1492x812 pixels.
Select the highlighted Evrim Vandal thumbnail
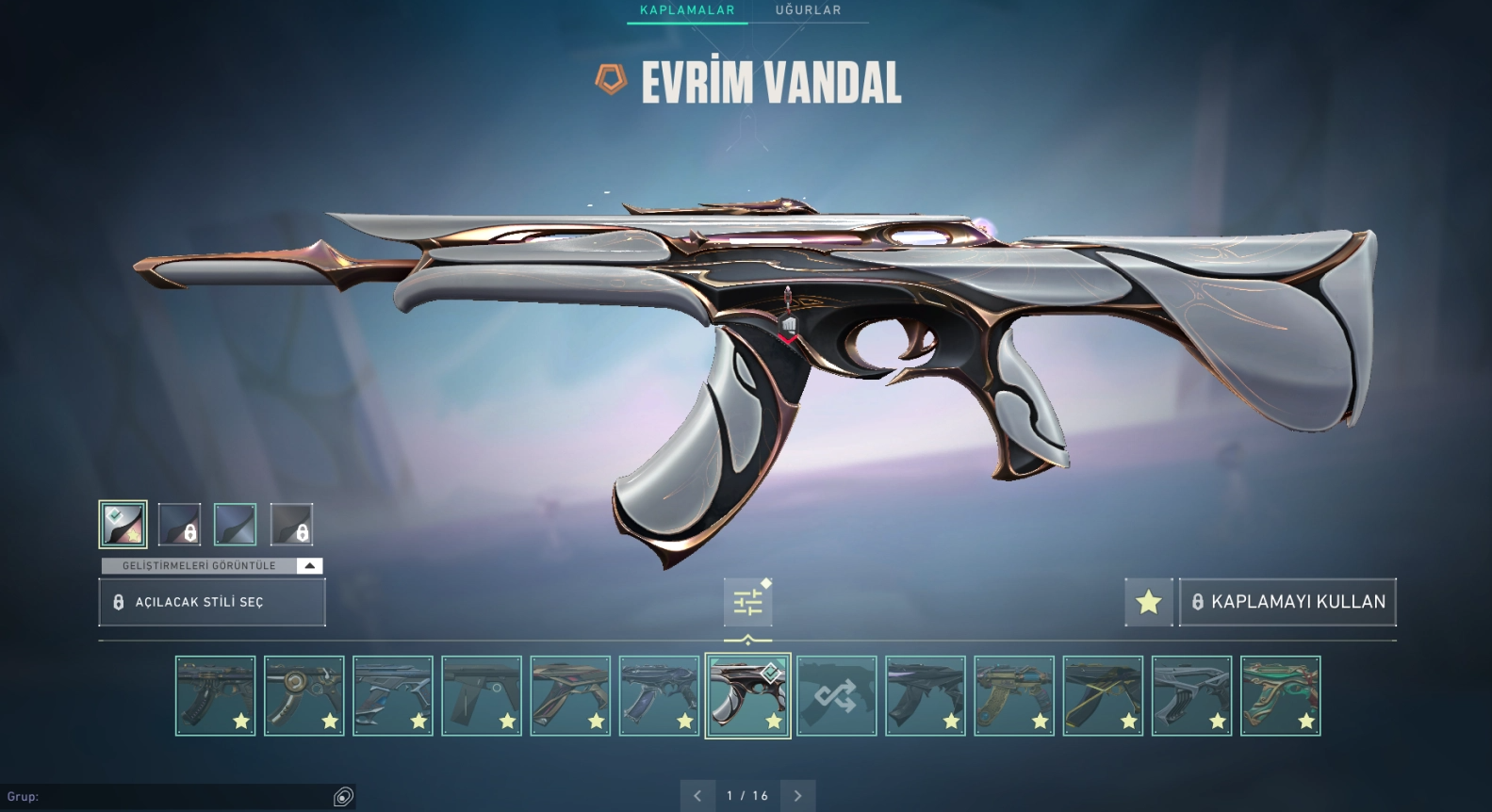(x=747, y=696)
